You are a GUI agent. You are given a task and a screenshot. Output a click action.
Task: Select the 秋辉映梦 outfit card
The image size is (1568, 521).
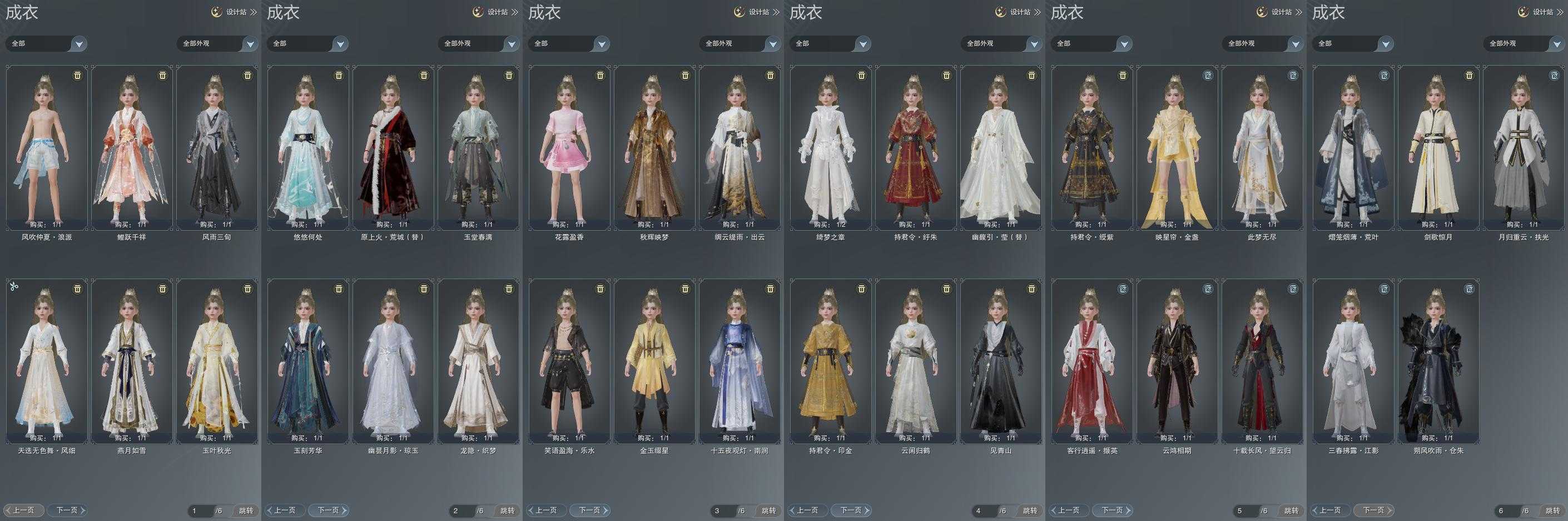tap(654, 148)
